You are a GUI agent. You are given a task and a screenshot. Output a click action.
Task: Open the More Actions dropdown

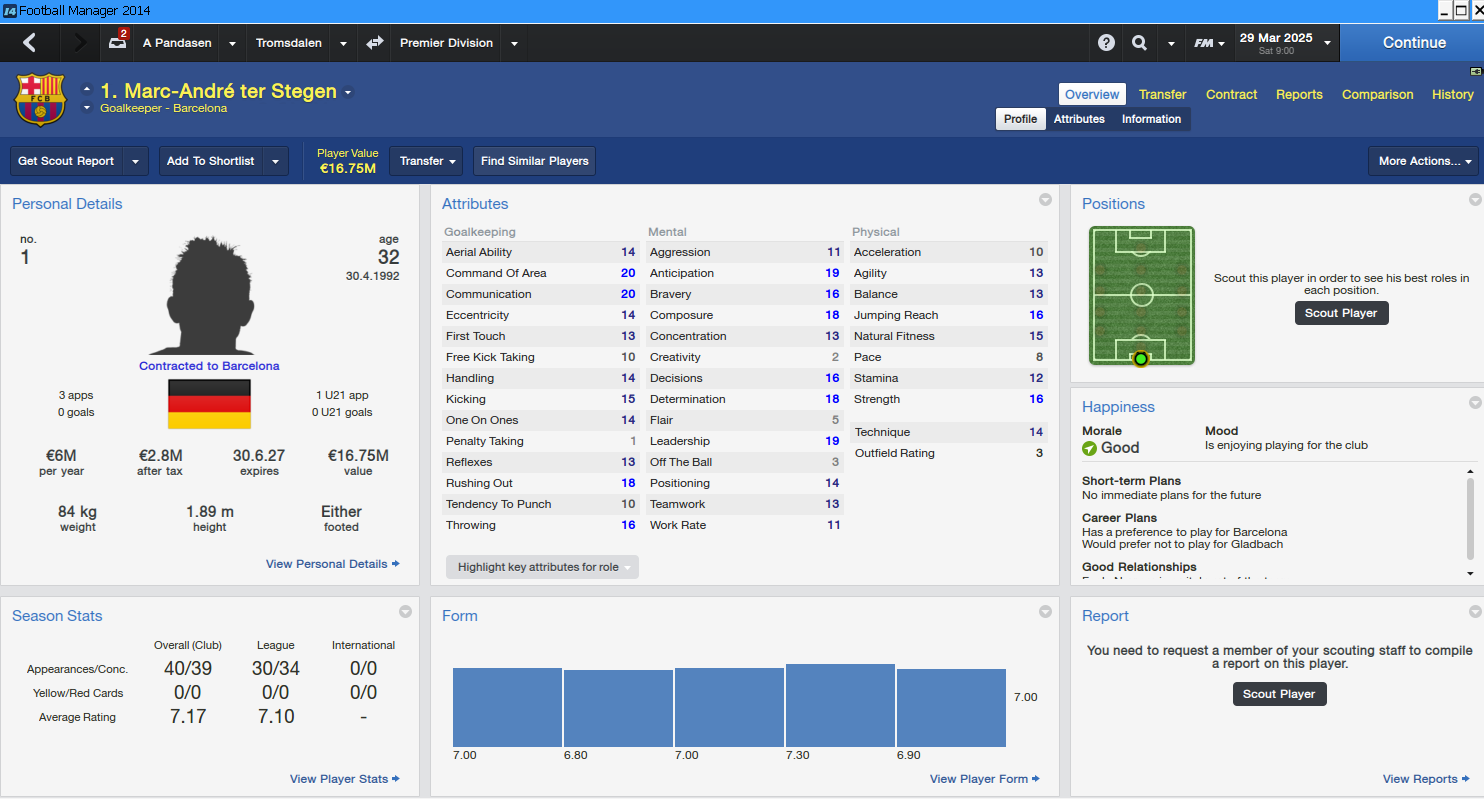pyautogui.click(x=1423, y=161)
